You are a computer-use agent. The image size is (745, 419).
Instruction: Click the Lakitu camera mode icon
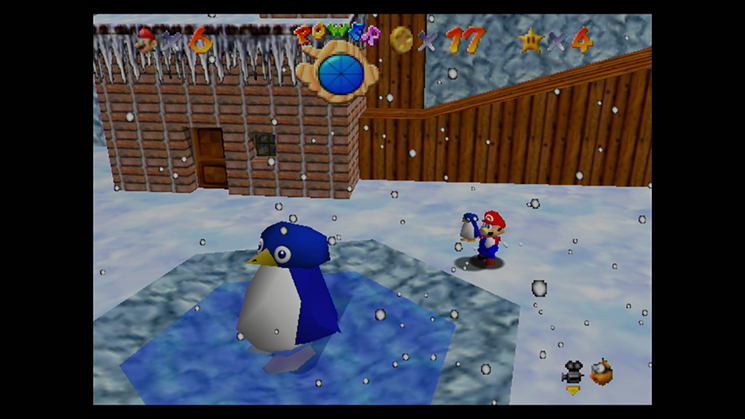point(602,374)
